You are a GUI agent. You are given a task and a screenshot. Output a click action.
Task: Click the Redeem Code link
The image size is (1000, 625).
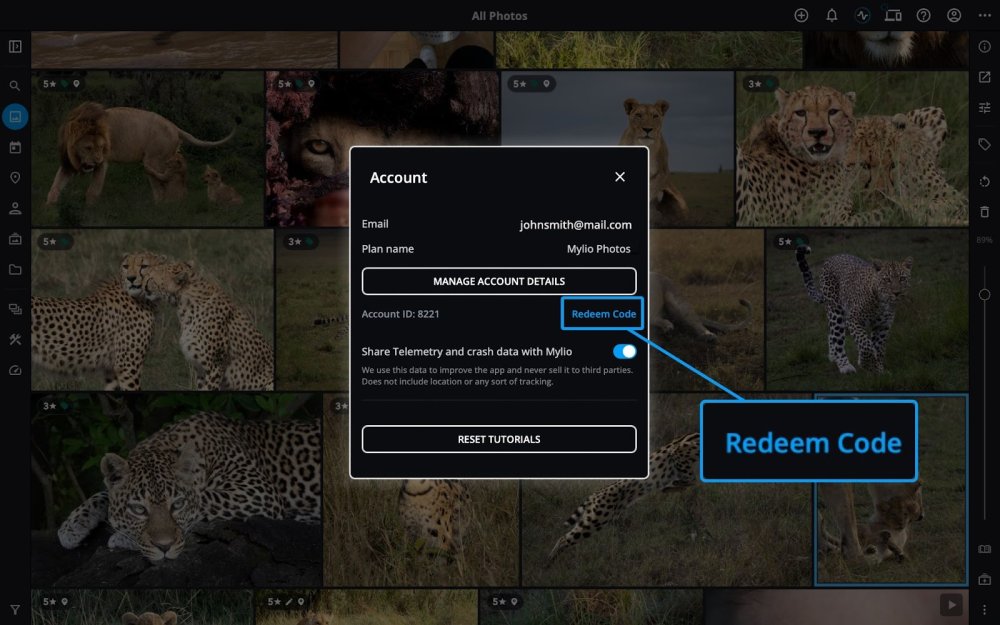(x=603, y=314)
